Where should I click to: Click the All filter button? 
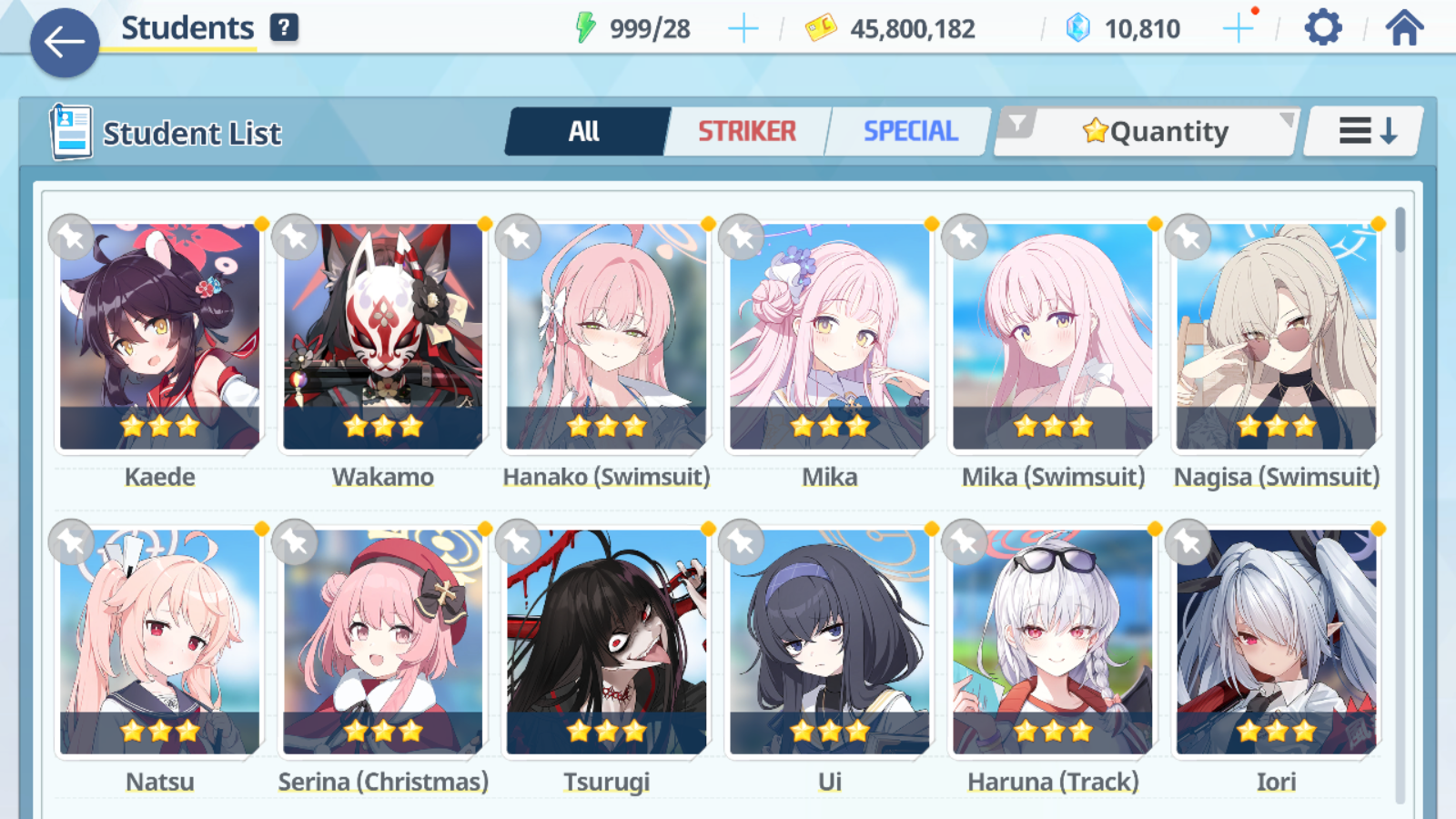585,130
